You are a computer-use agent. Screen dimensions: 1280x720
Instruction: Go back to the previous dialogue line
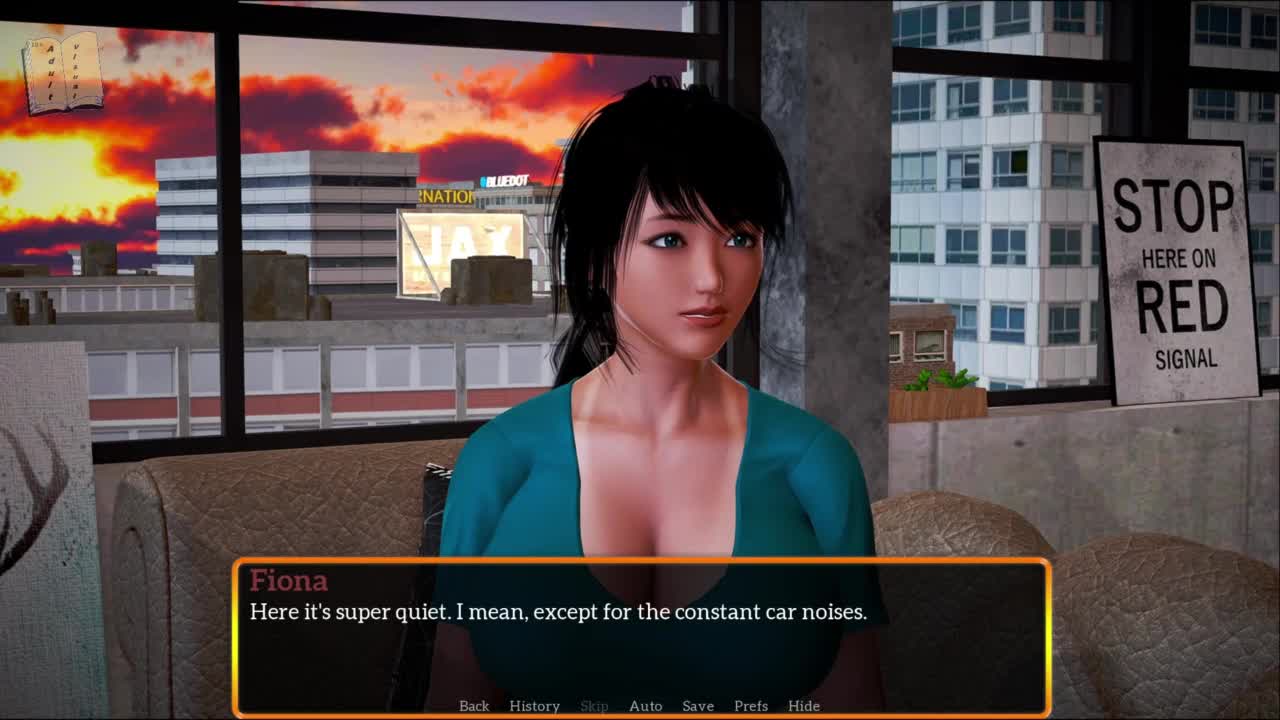coord(474,706)
